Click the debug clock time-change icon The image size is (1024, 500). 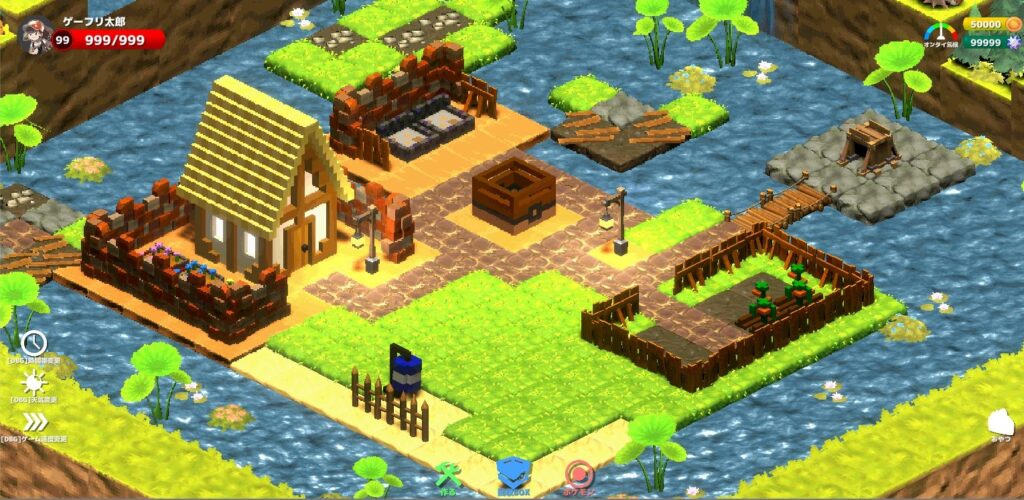tap(35, 343)
